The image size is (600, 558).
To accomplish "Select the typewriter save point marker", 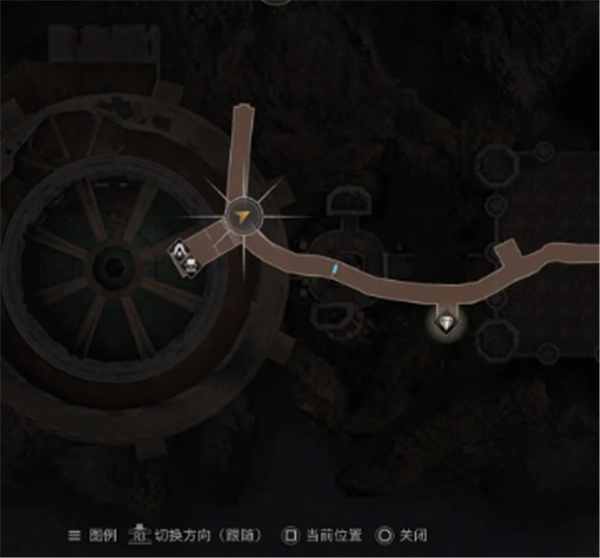I will (x=190, y=265).
